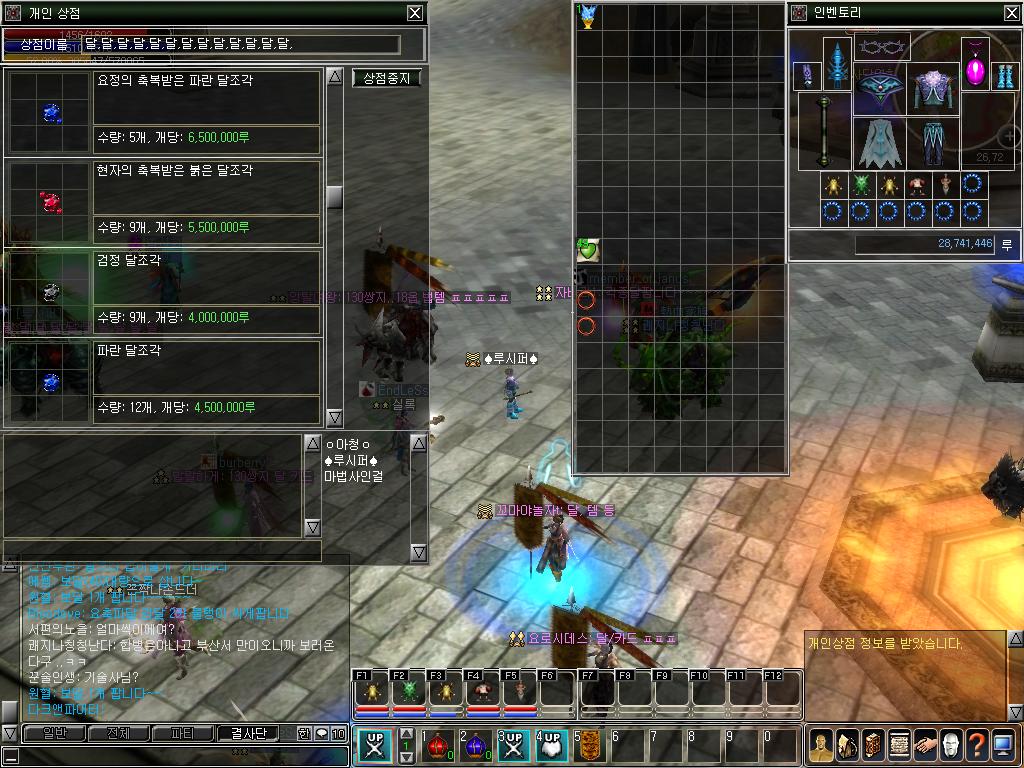Image resolution: width=1024 pixels, height=768 pixels.
Task: Click the equipped staff weapon slot
Action: [x=824, y=131]
